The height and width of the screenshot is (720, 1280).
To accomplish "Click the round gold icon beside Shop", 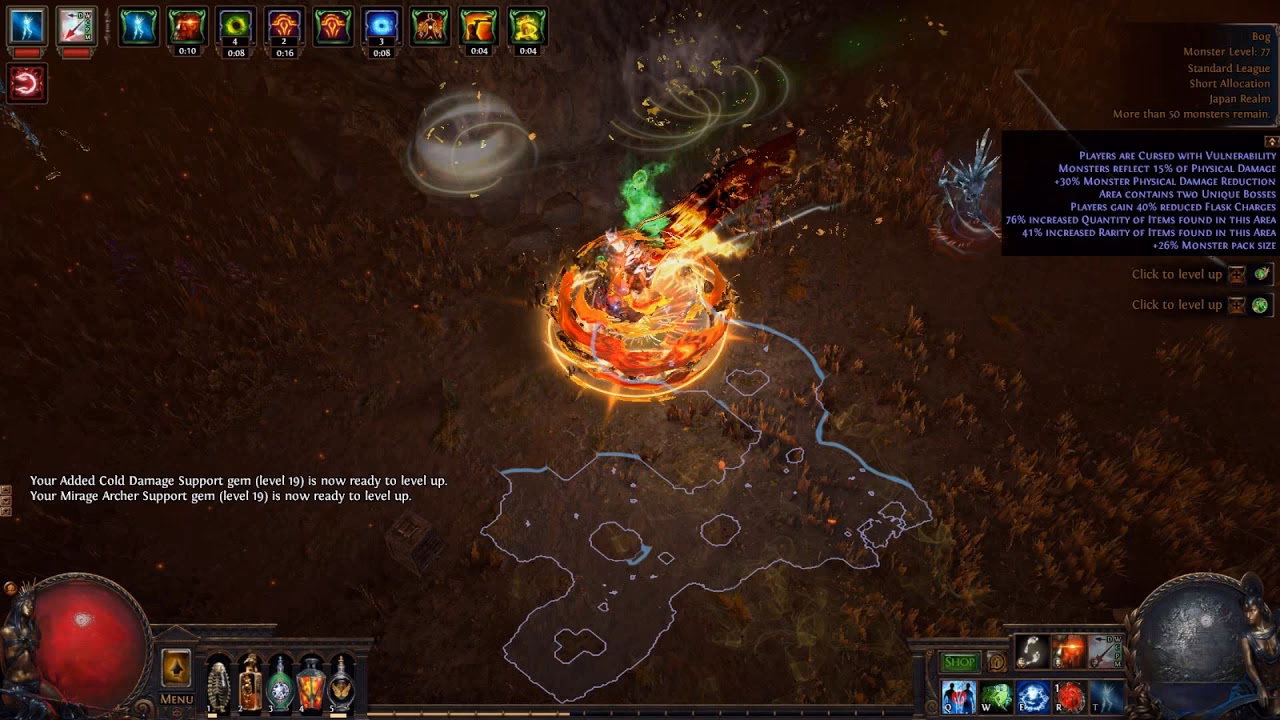I will coord(996,662).
